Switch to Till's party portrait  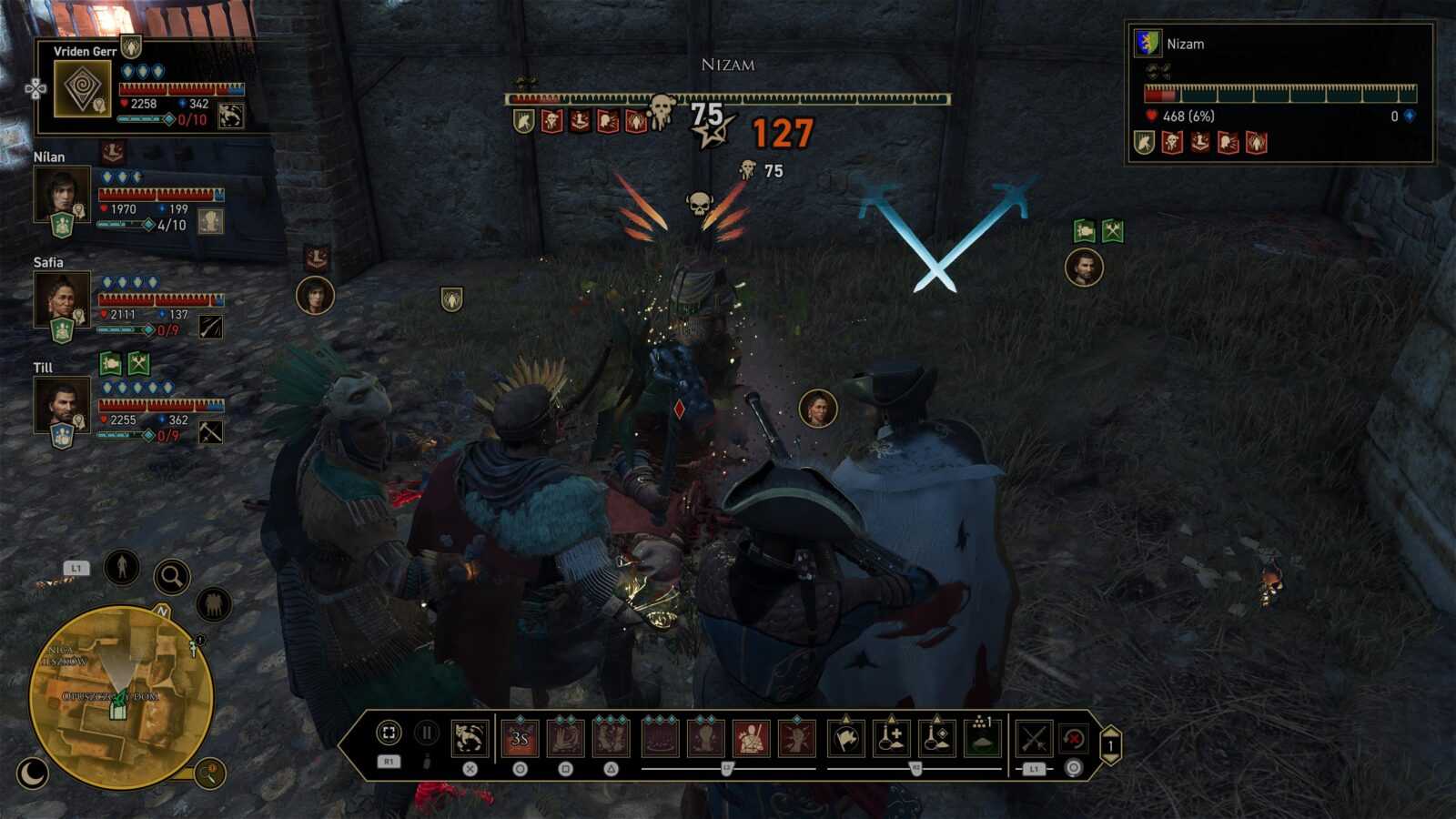62,404
